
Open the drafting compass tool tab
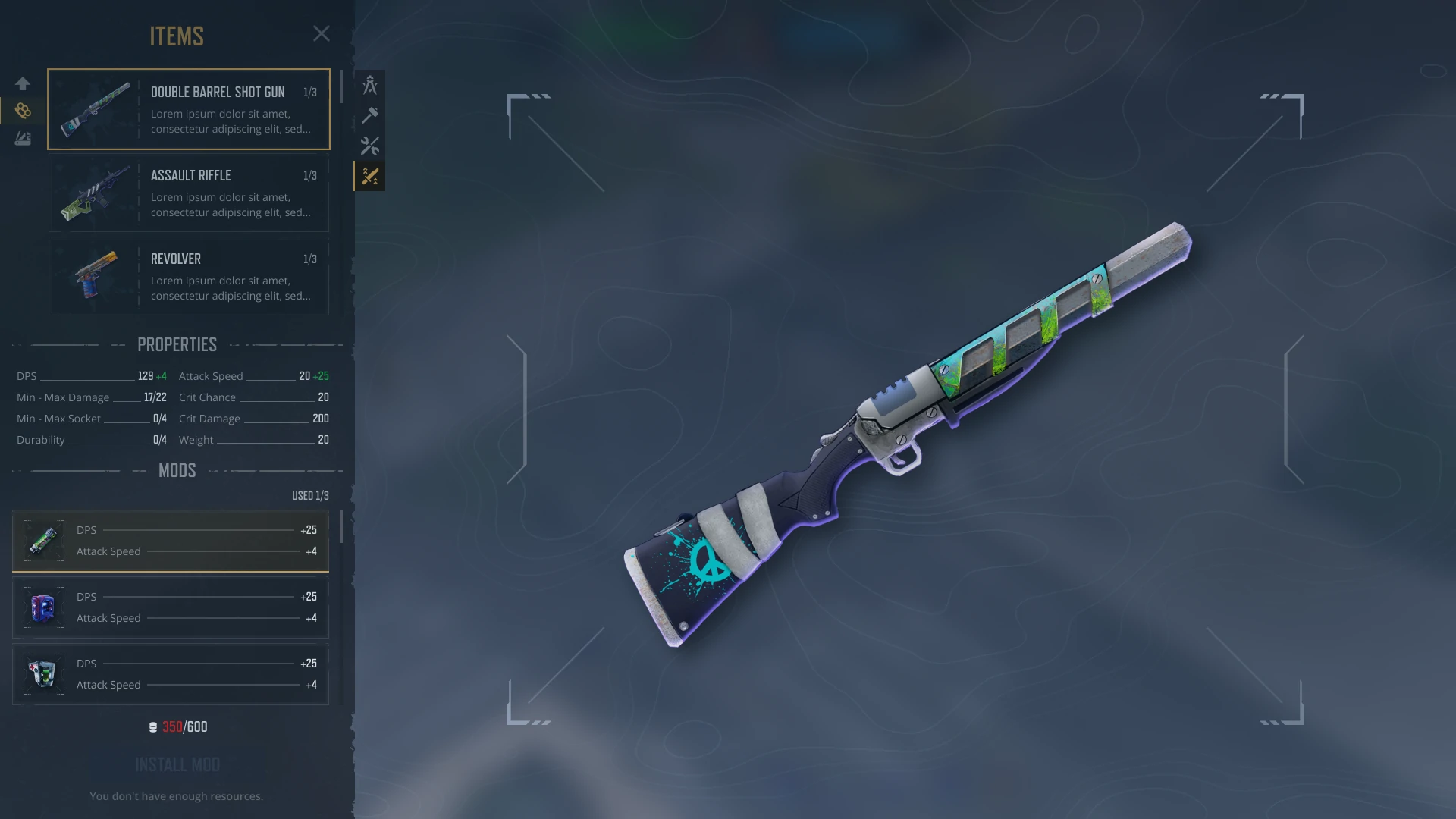click(x=370, y=85)
